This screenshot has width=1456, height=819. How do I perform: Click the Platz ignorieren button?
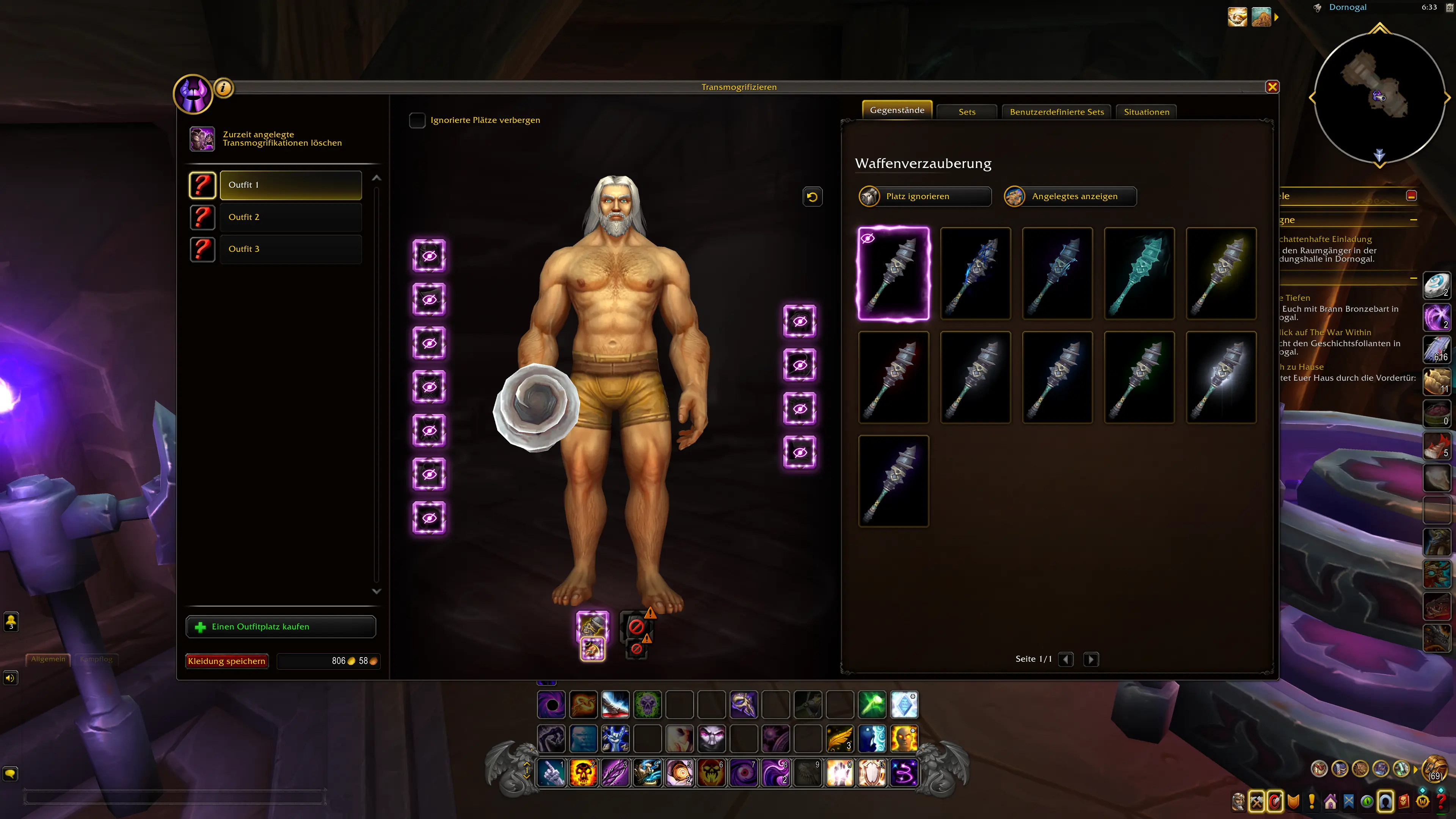(x=925, y=197)
